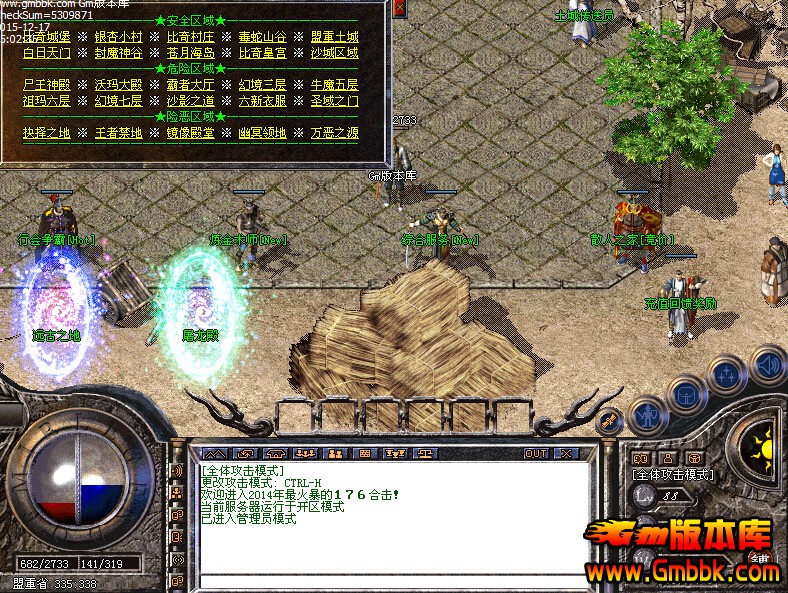The image size is (788, 593).
Task: Teleport to 牛魔五层
Action: [334, 85]
